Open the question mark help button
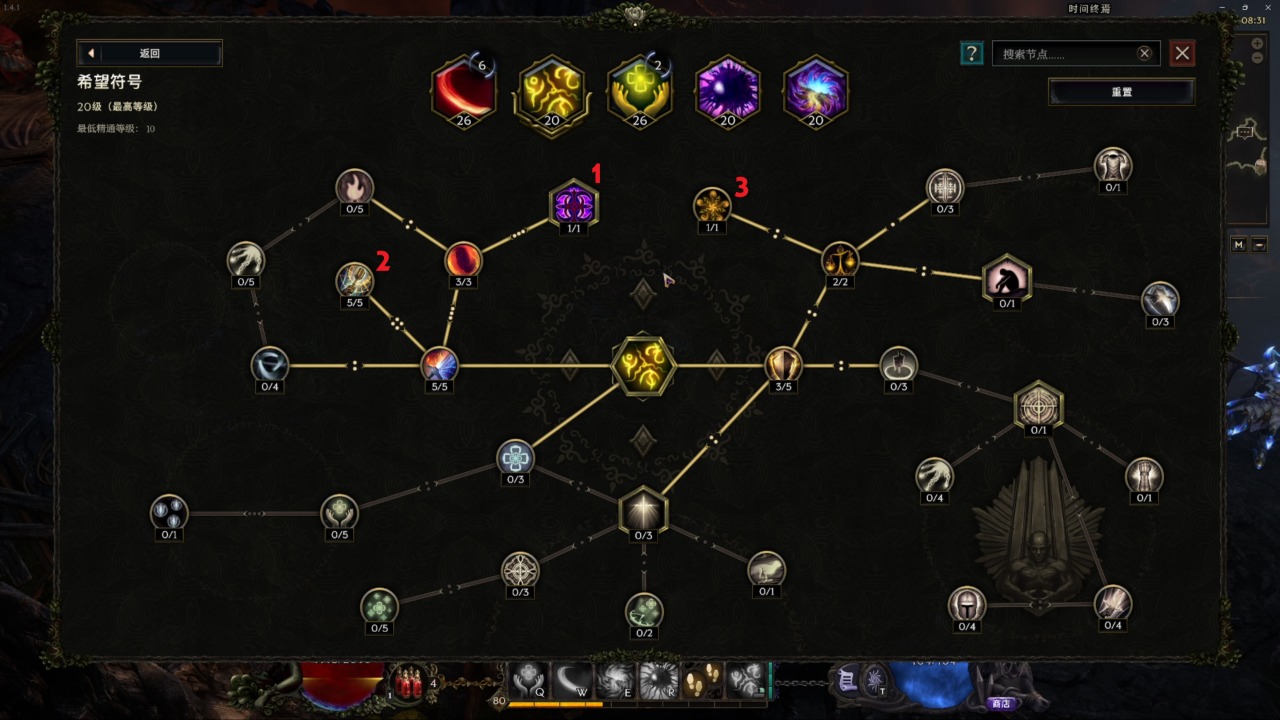This screenshot has width=1280, height=720. [x=971, y=53]
